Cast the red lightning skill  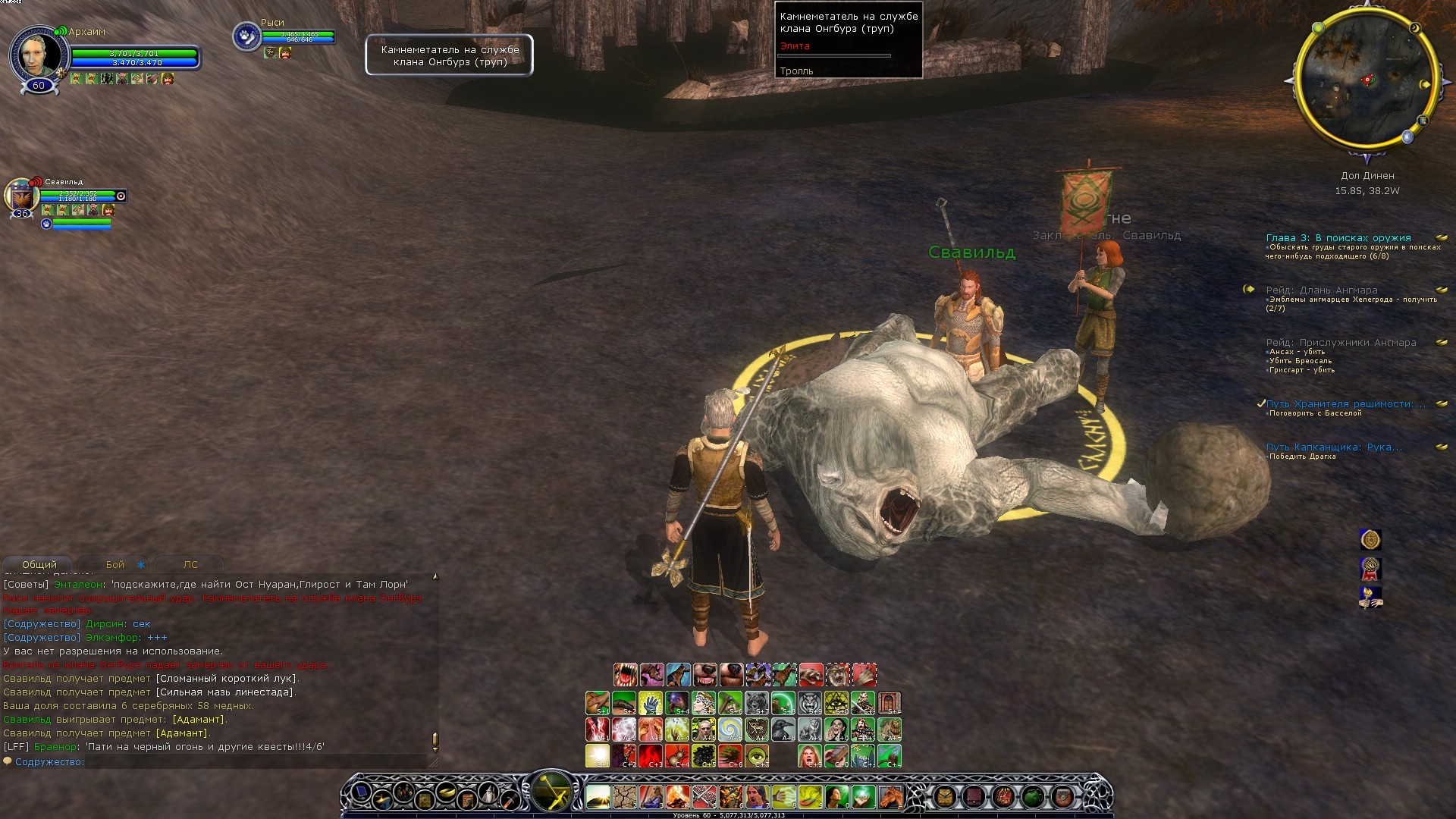coord(598,730)
